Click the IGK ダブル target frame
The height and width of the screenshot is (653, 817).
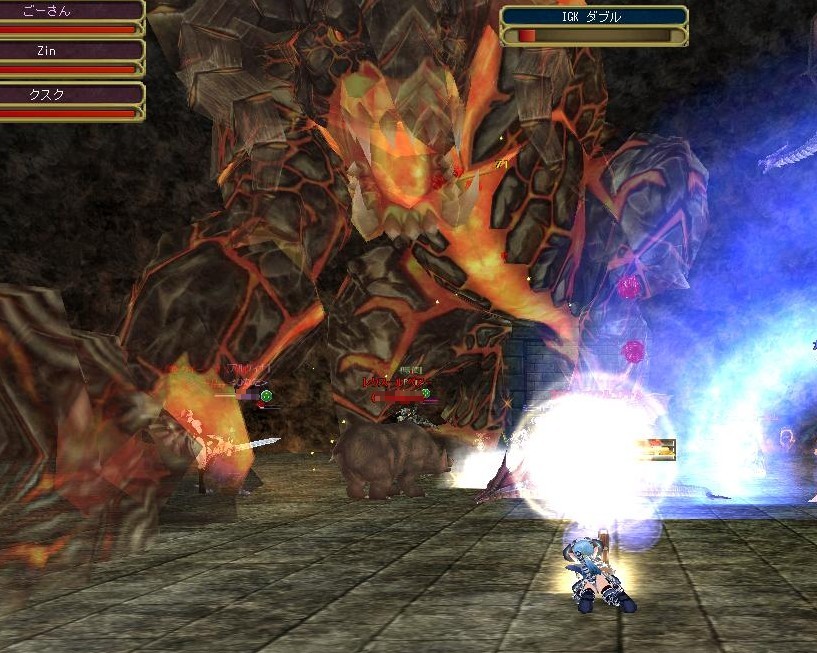pos(593,25)
